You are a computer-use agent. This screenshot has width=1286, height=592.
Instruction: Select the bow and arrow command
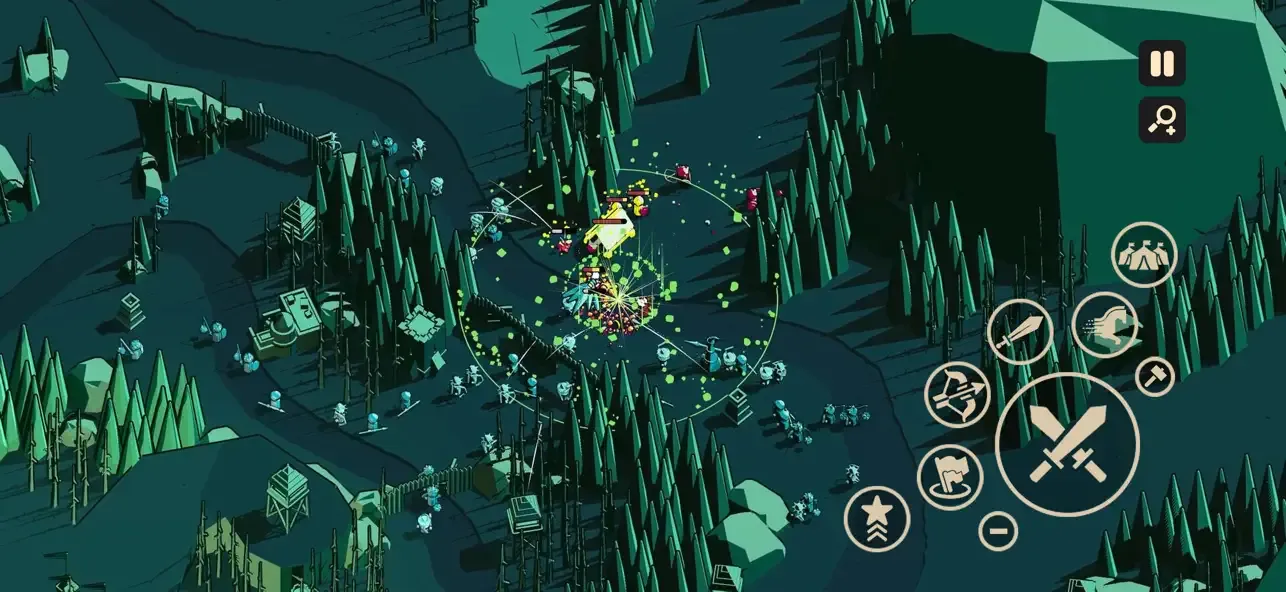pos(957,394)
